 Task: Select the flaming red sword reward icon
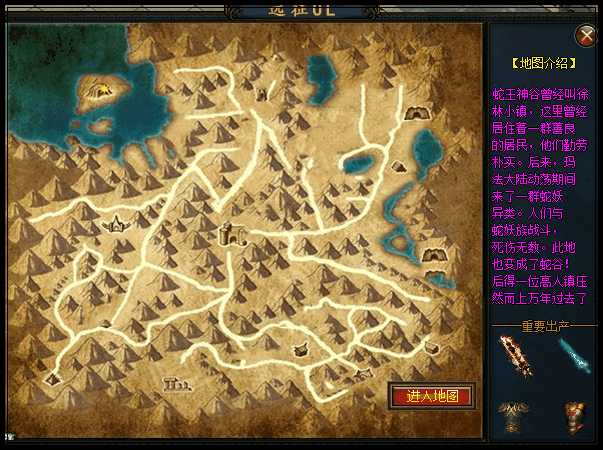(x=517, y=355)
